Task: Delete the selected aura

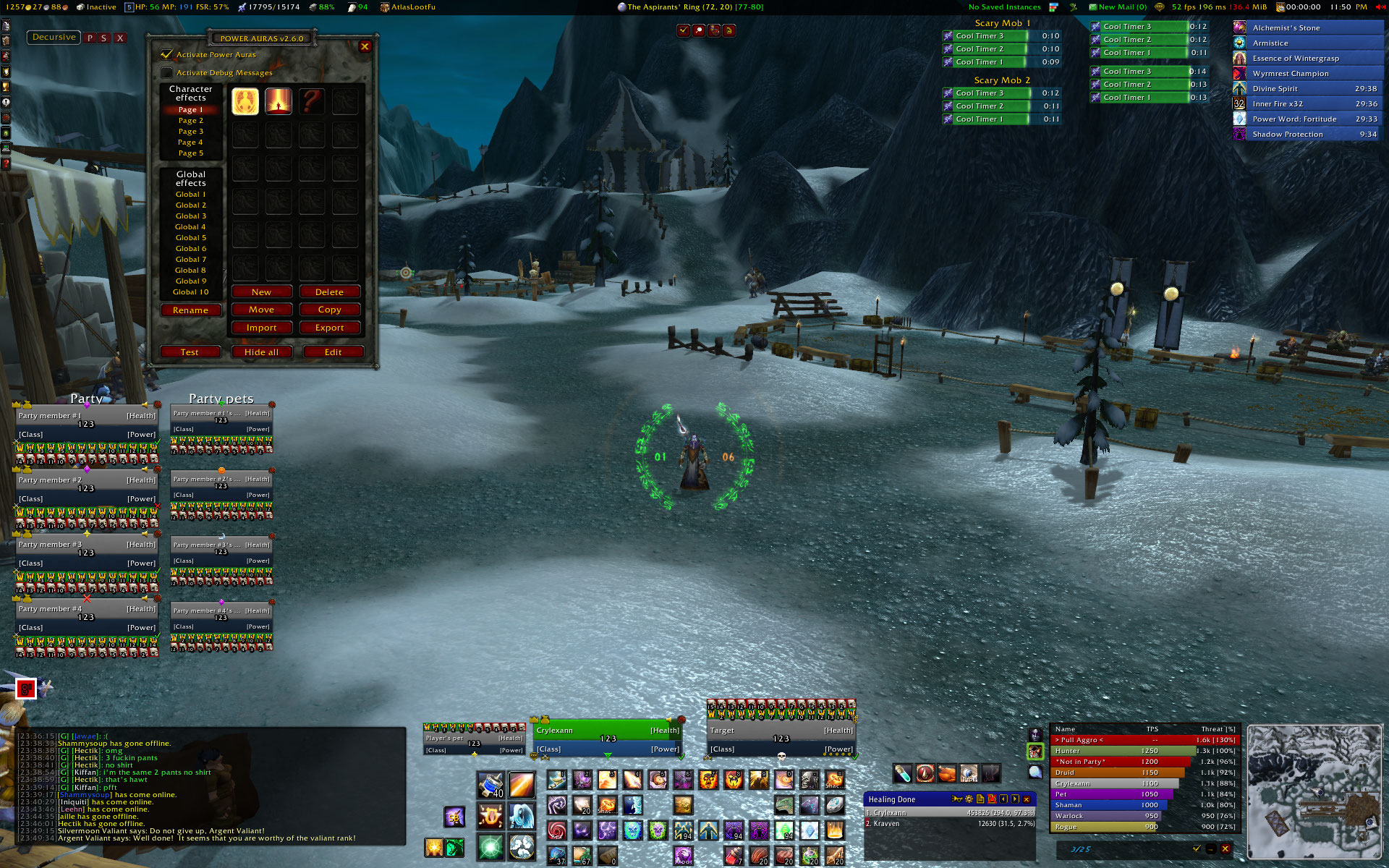Action: pos(329,292)
